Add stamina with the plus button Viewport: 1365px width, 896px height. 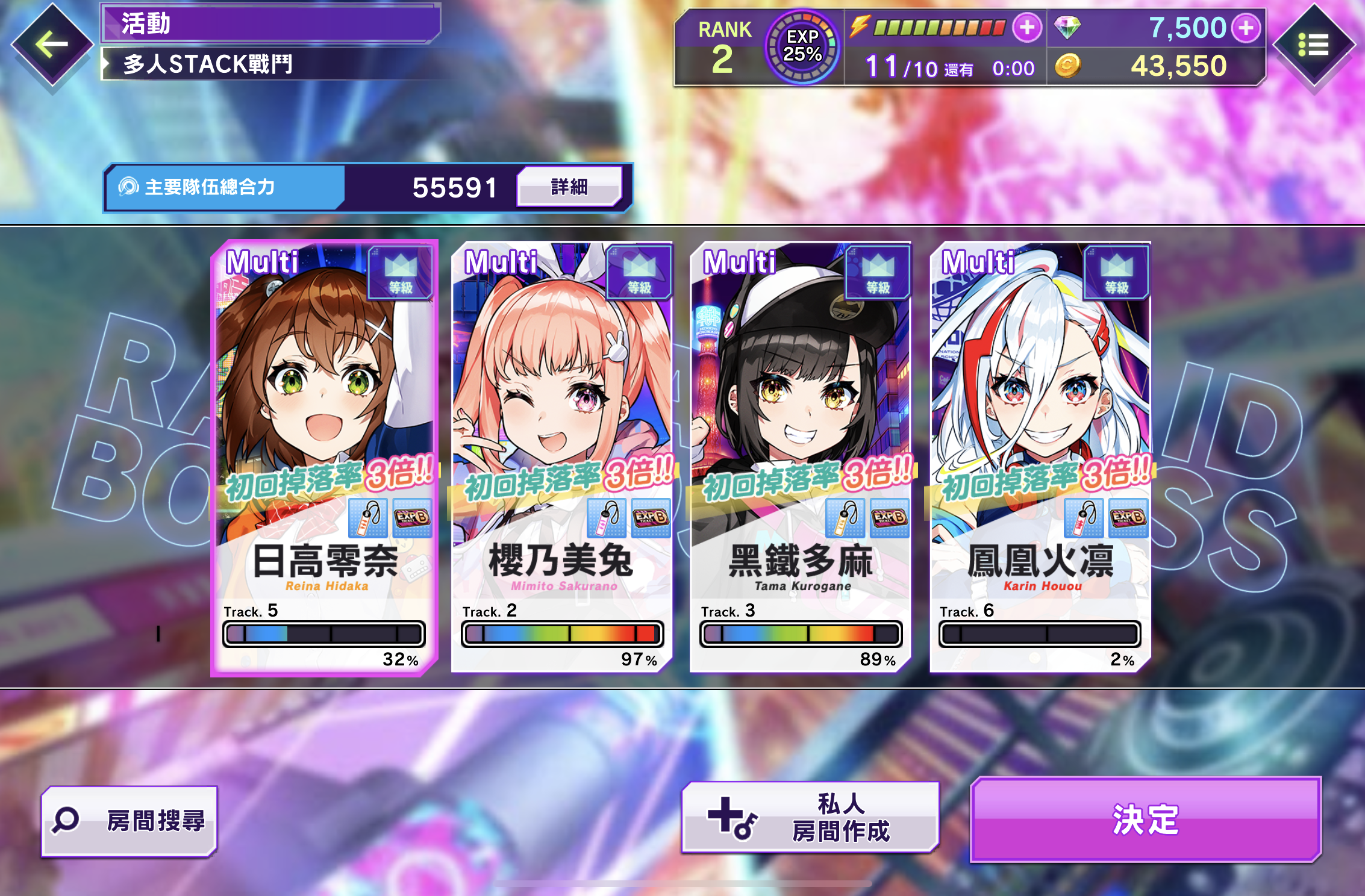tap(1027, 28)
